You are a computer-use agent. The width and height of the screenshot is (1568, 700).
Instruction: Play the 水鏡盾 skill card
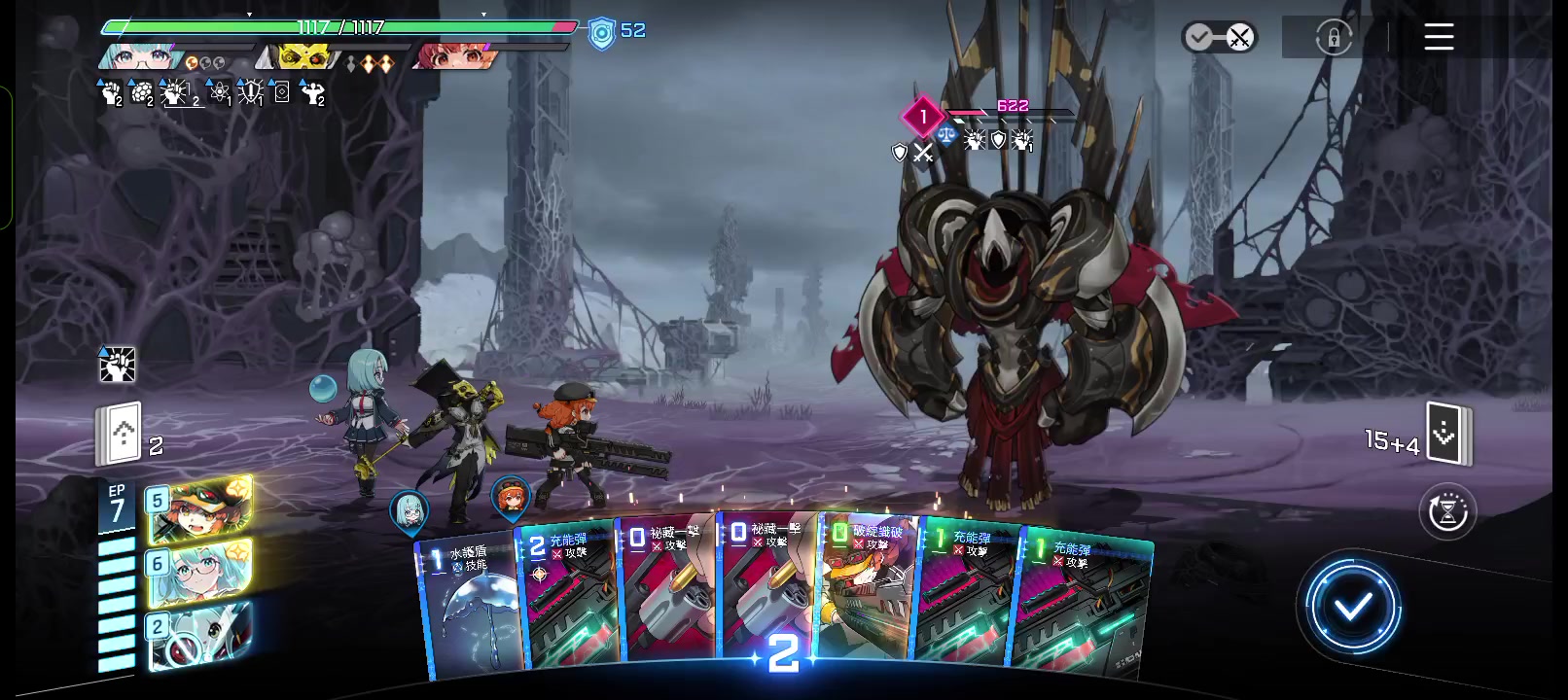pyautogui.click(x=471, y=603)
